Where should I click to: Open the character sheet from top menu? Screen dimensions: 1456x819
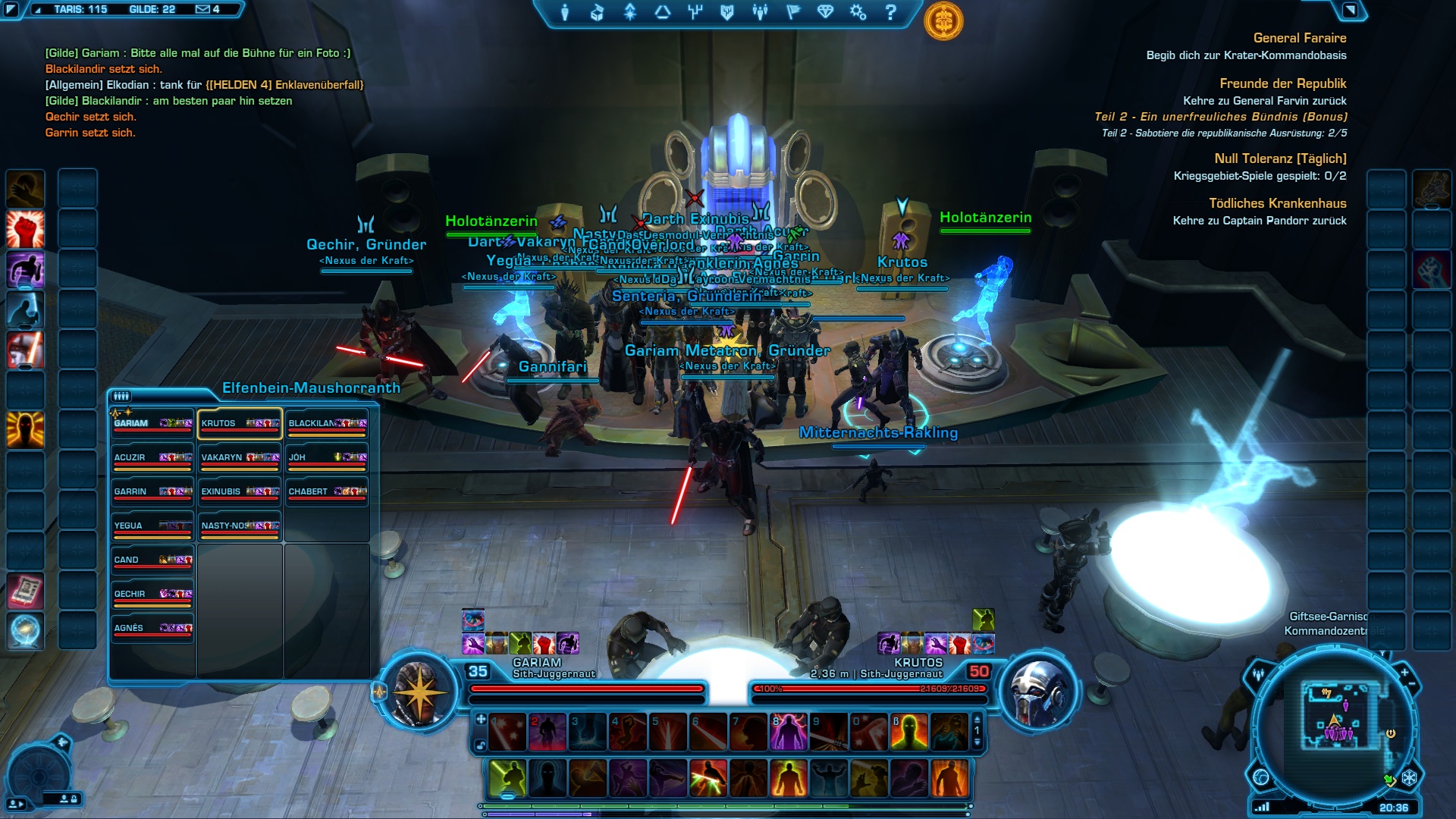pyautogui.click(x=565, y=12)
